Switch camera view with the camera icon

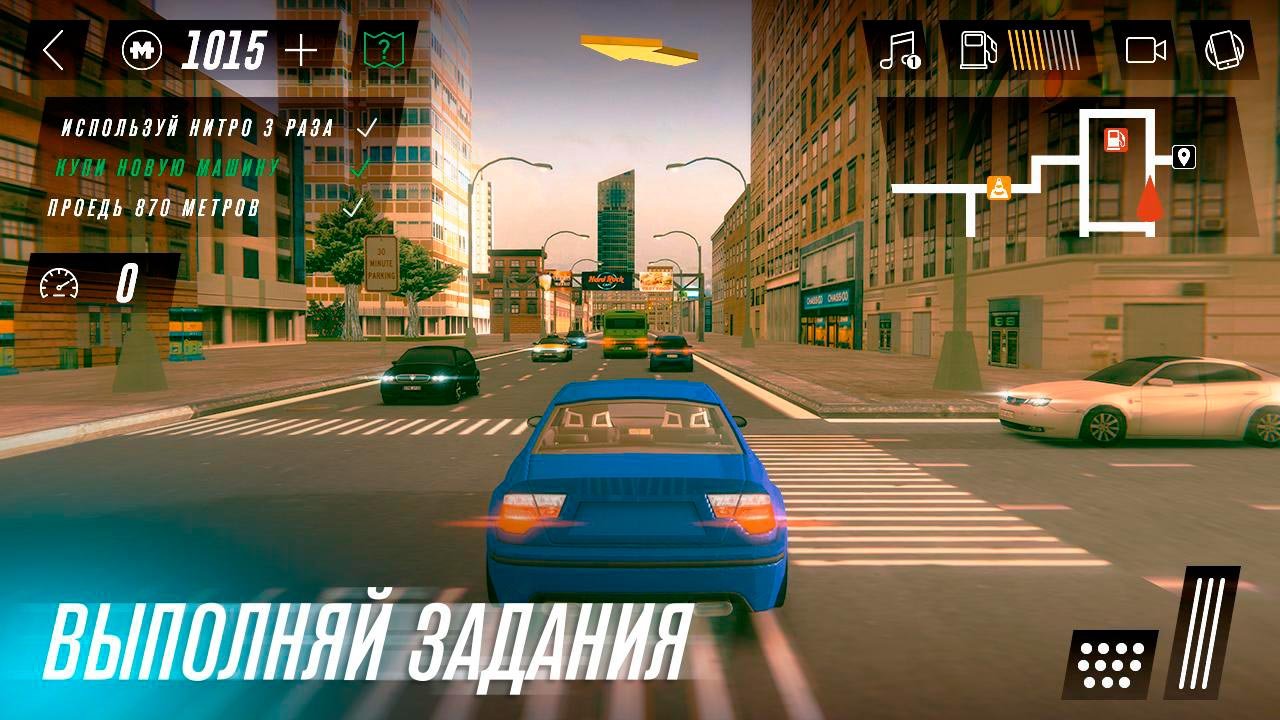click(x=1146, y=50)
